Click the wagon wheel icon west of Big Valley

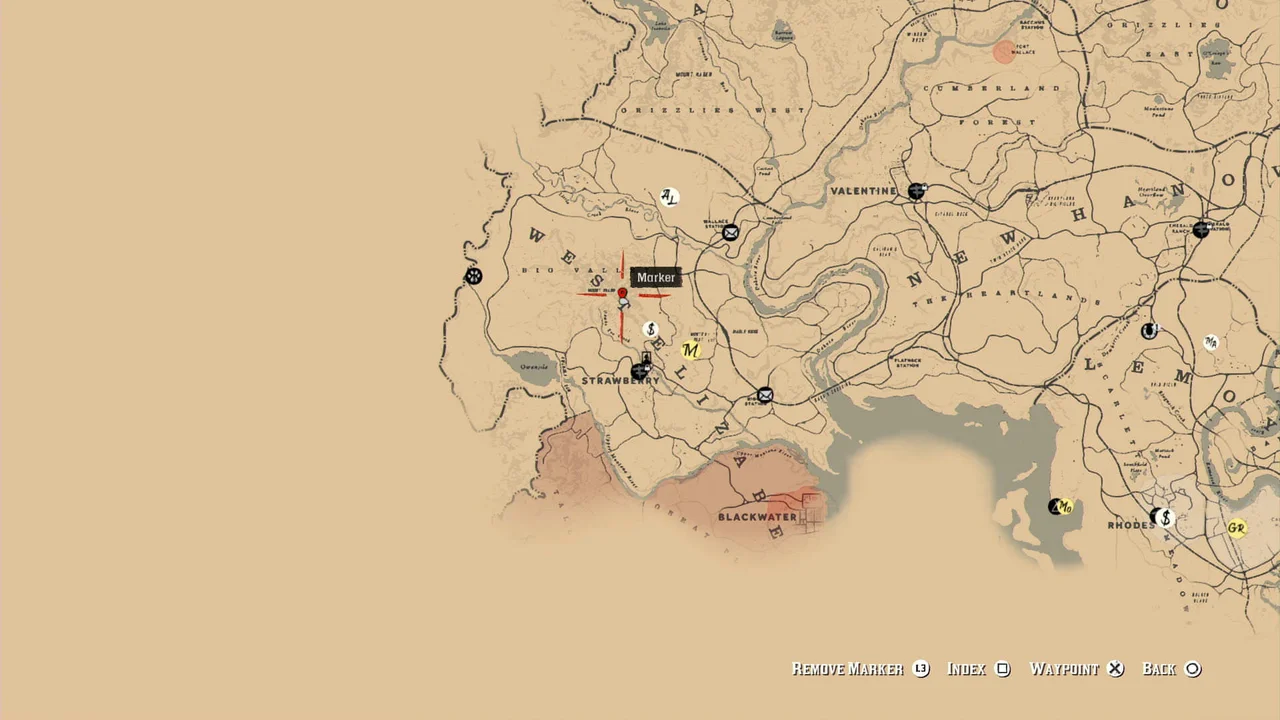[473, 276]
